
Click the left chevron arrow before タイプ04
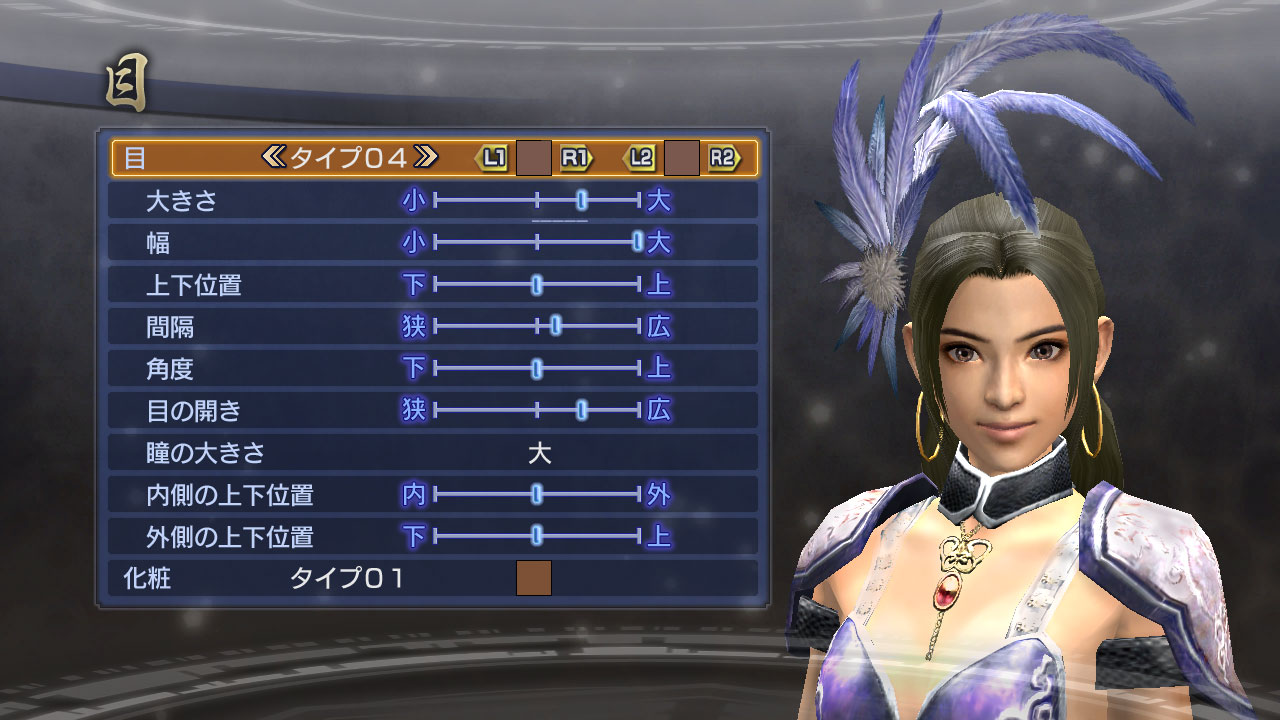coord(277,157)
